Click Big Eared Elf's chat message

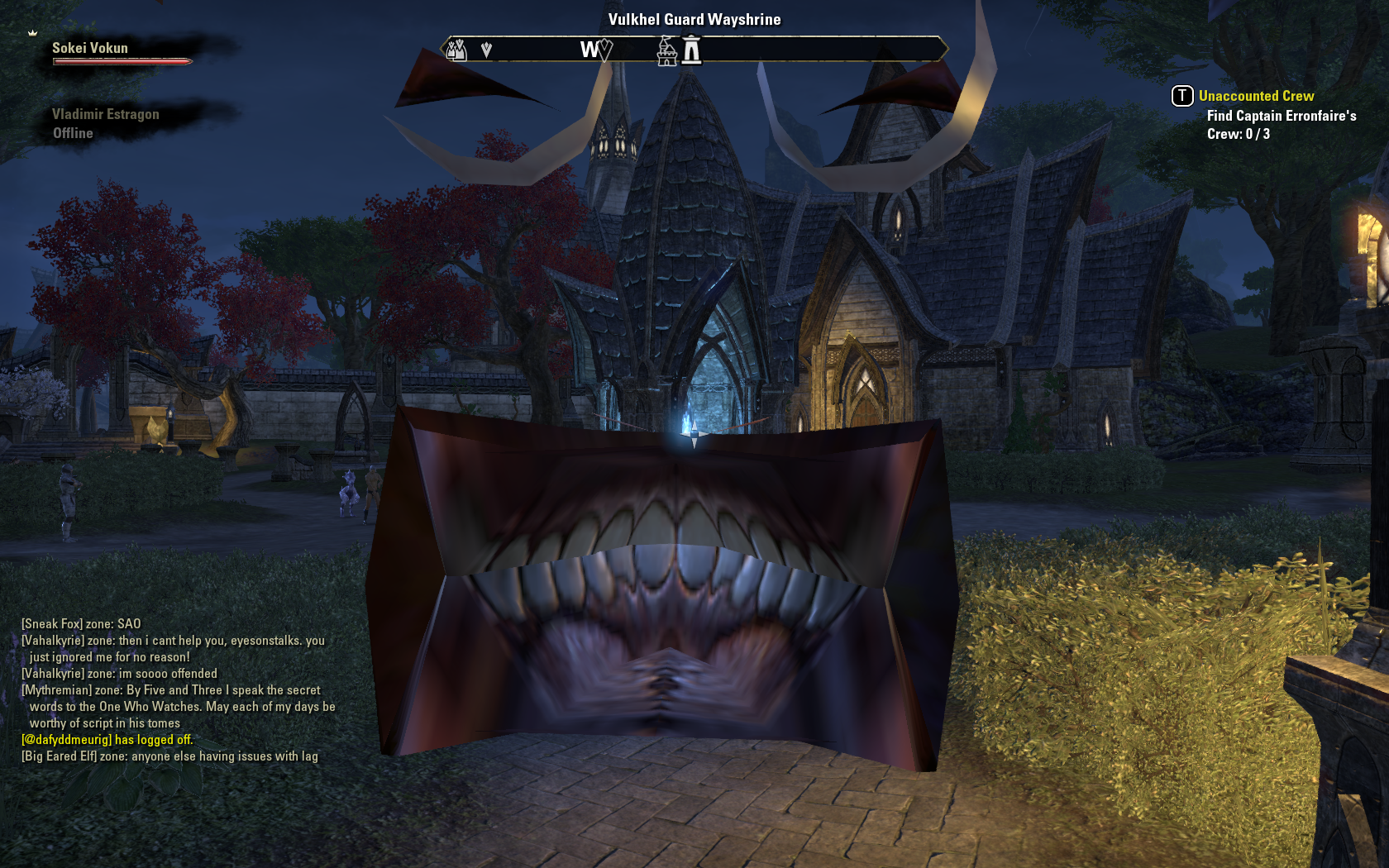(x=169, y=756)
